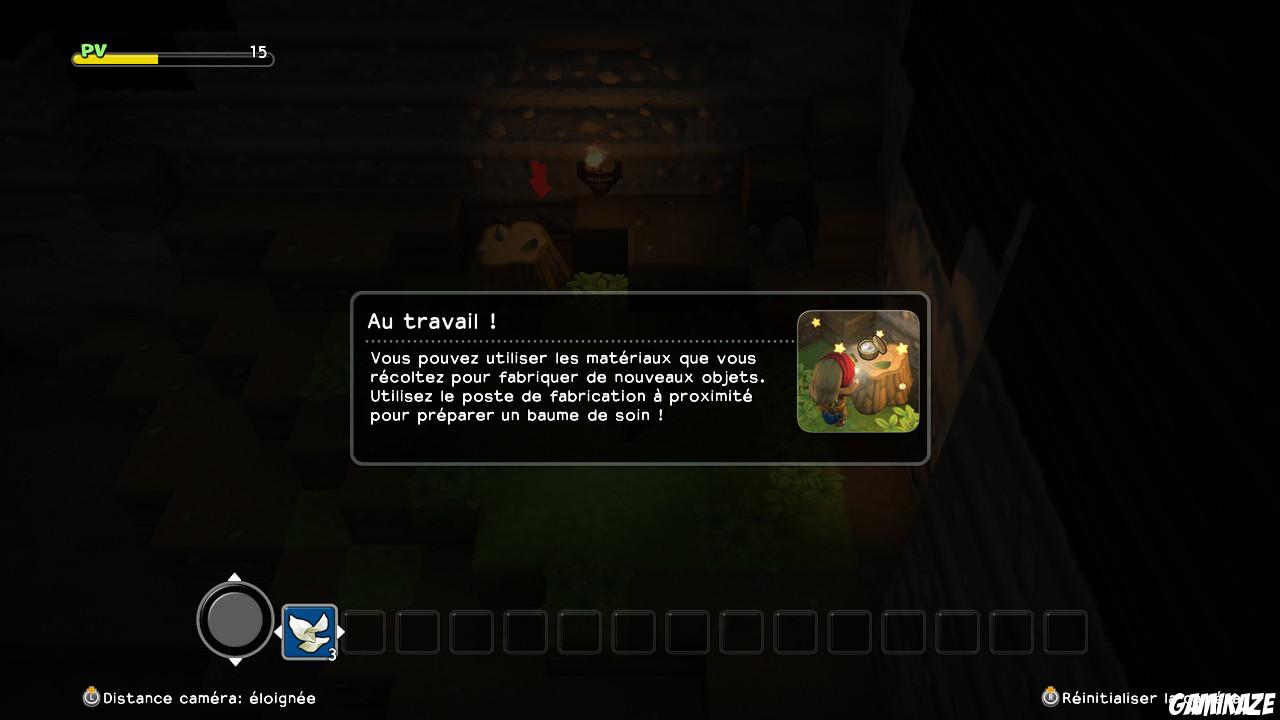The width and height of the screenshot is (1280, 720).
Task: Expand the right arrow beside the dove slot
Action: (x=339, y=631)
